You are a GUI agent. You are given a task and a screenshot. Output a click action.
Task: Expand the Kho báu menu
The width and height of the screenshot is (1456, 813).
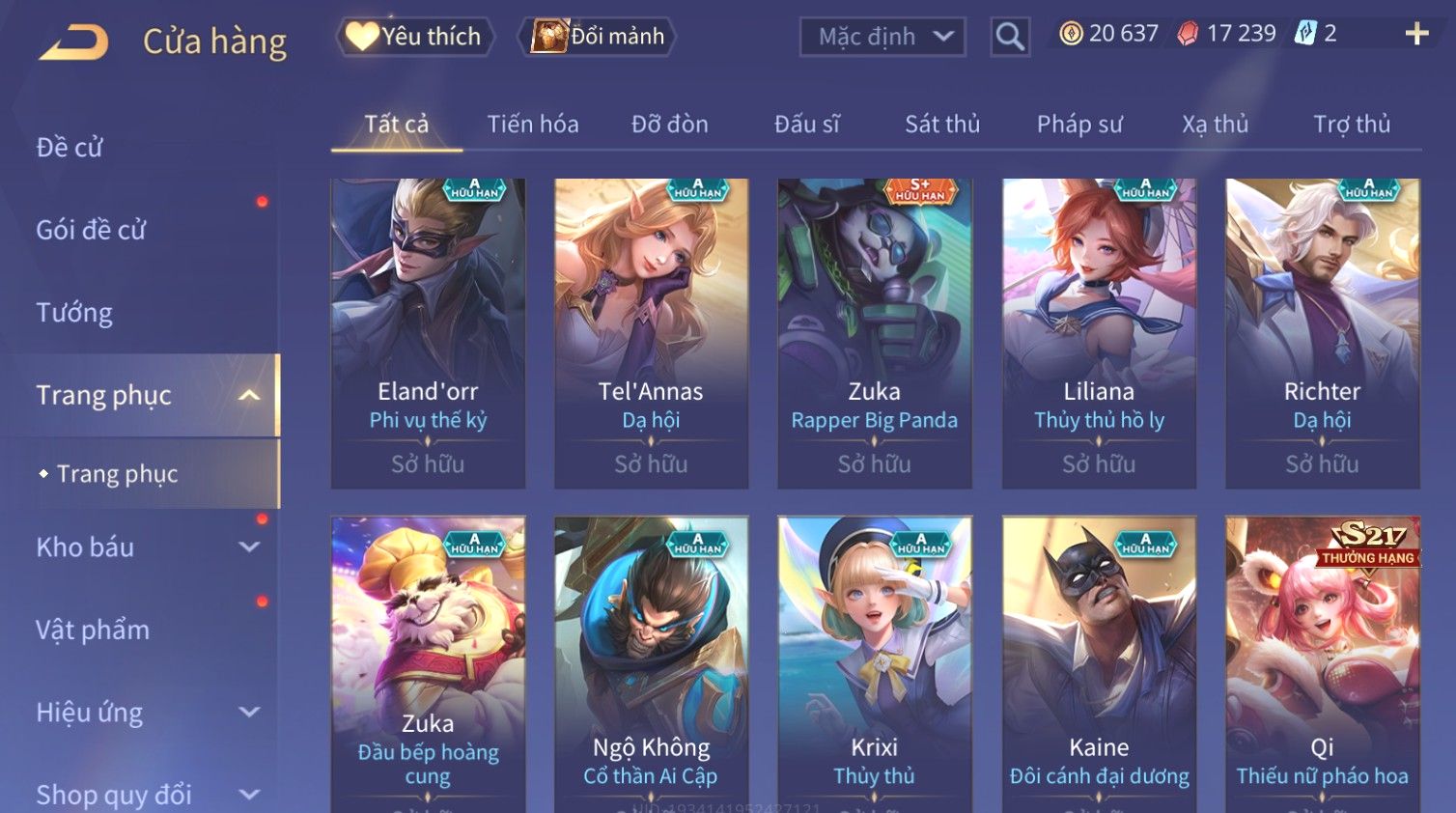pyautogui.click(x=145, y=547)
